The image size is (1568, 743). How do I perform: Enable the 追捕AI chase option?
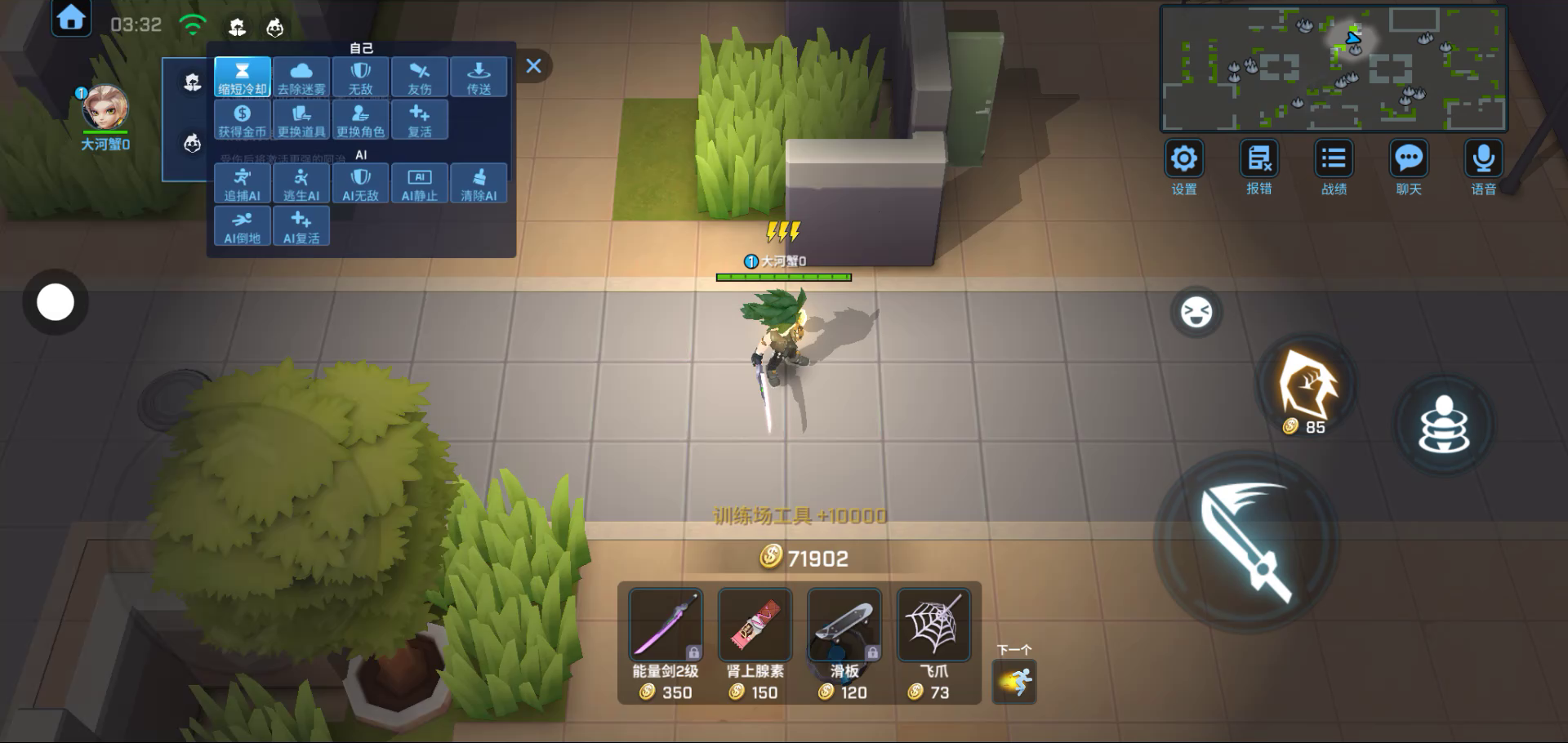pyautogui.click(x=243, y=184)
